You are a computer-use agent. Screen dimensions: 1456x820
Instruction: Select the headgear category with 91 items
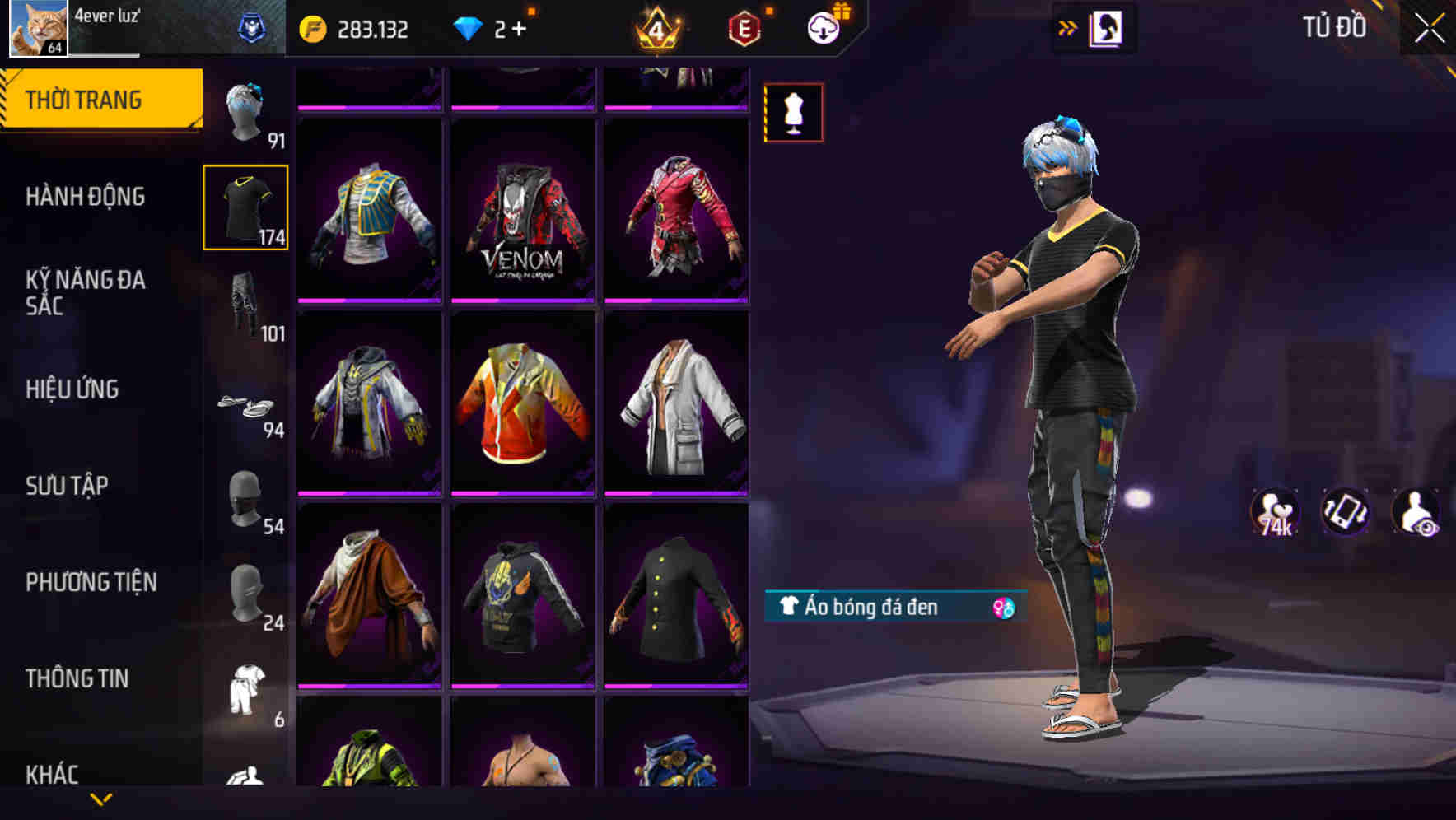245,111
